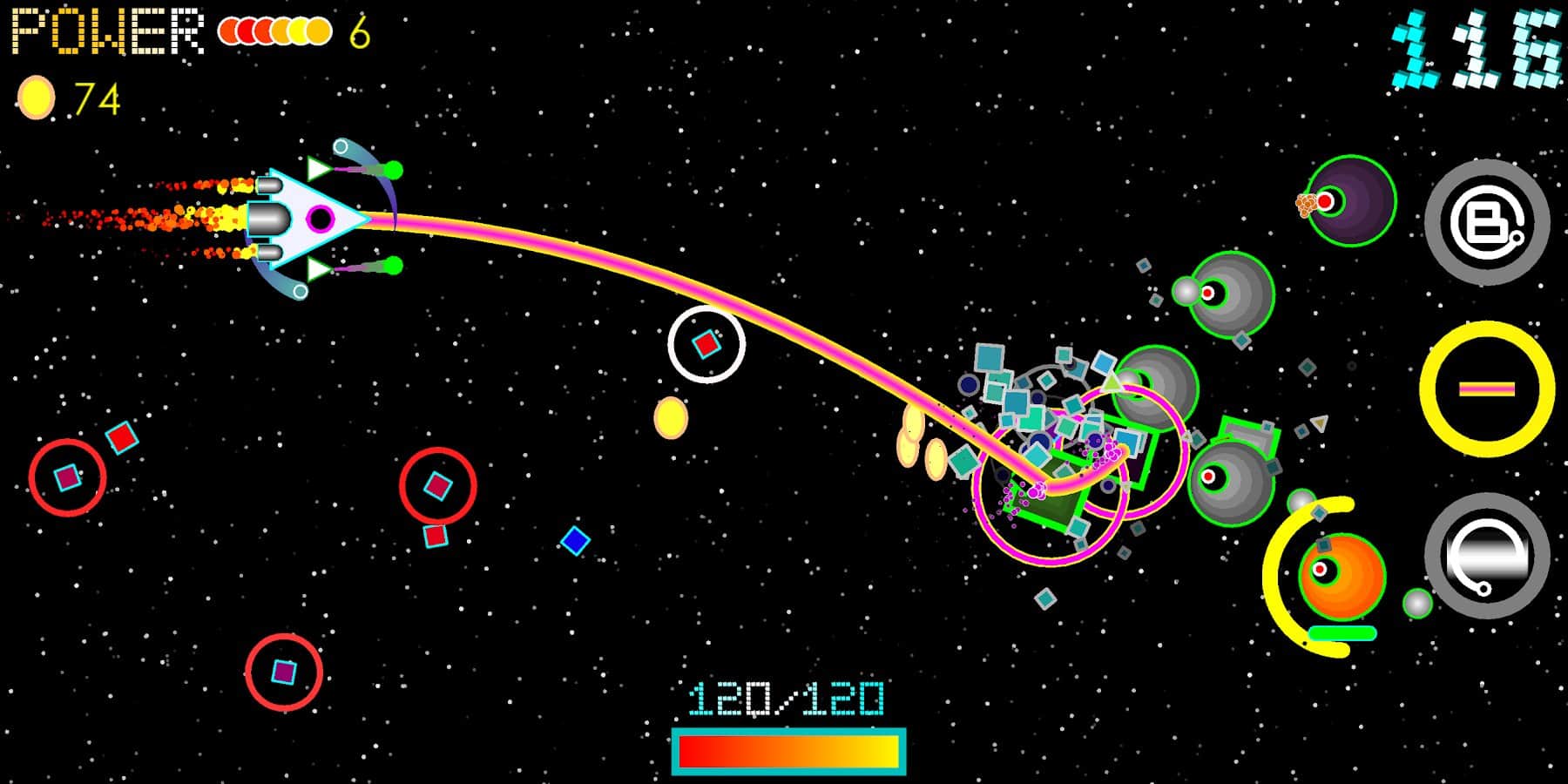
Task: Select the POWER orb chain indicator
Action: pos(273,30)
